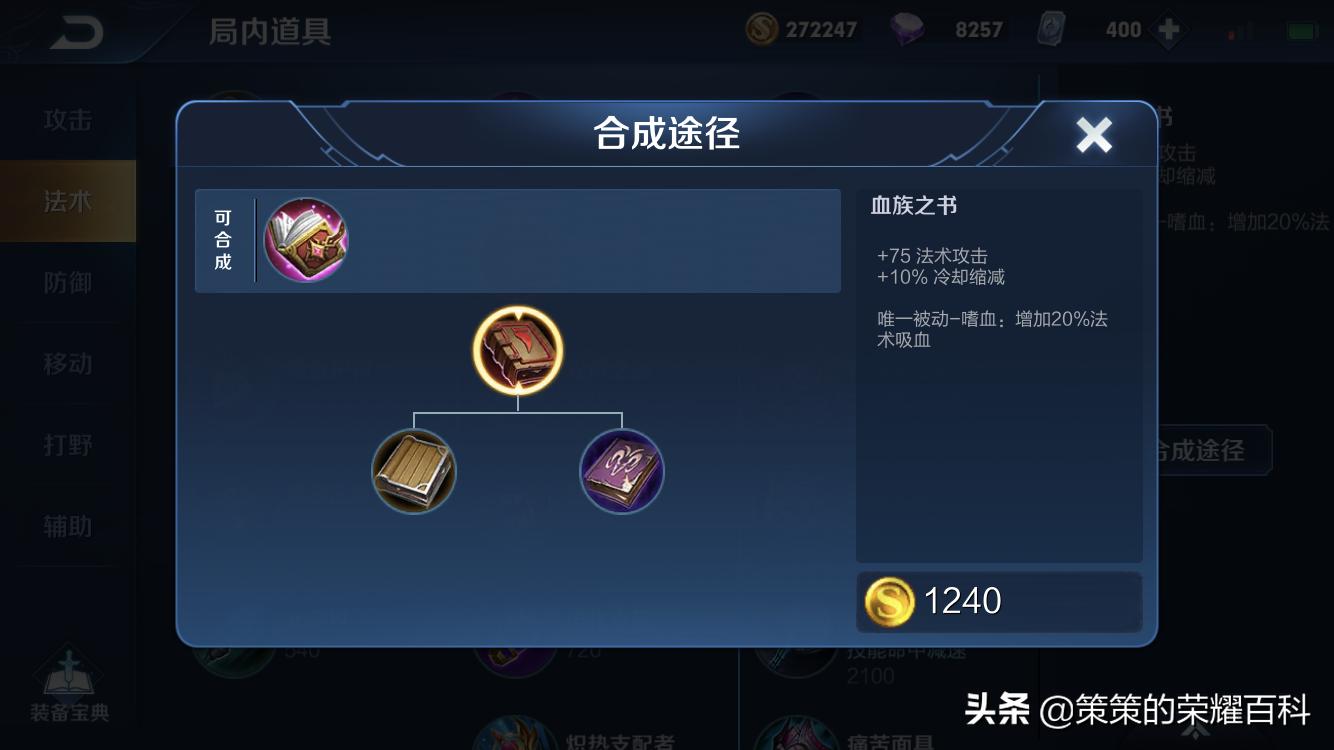Close the 合成途径 dialog with the X

tap(1093, 134)
